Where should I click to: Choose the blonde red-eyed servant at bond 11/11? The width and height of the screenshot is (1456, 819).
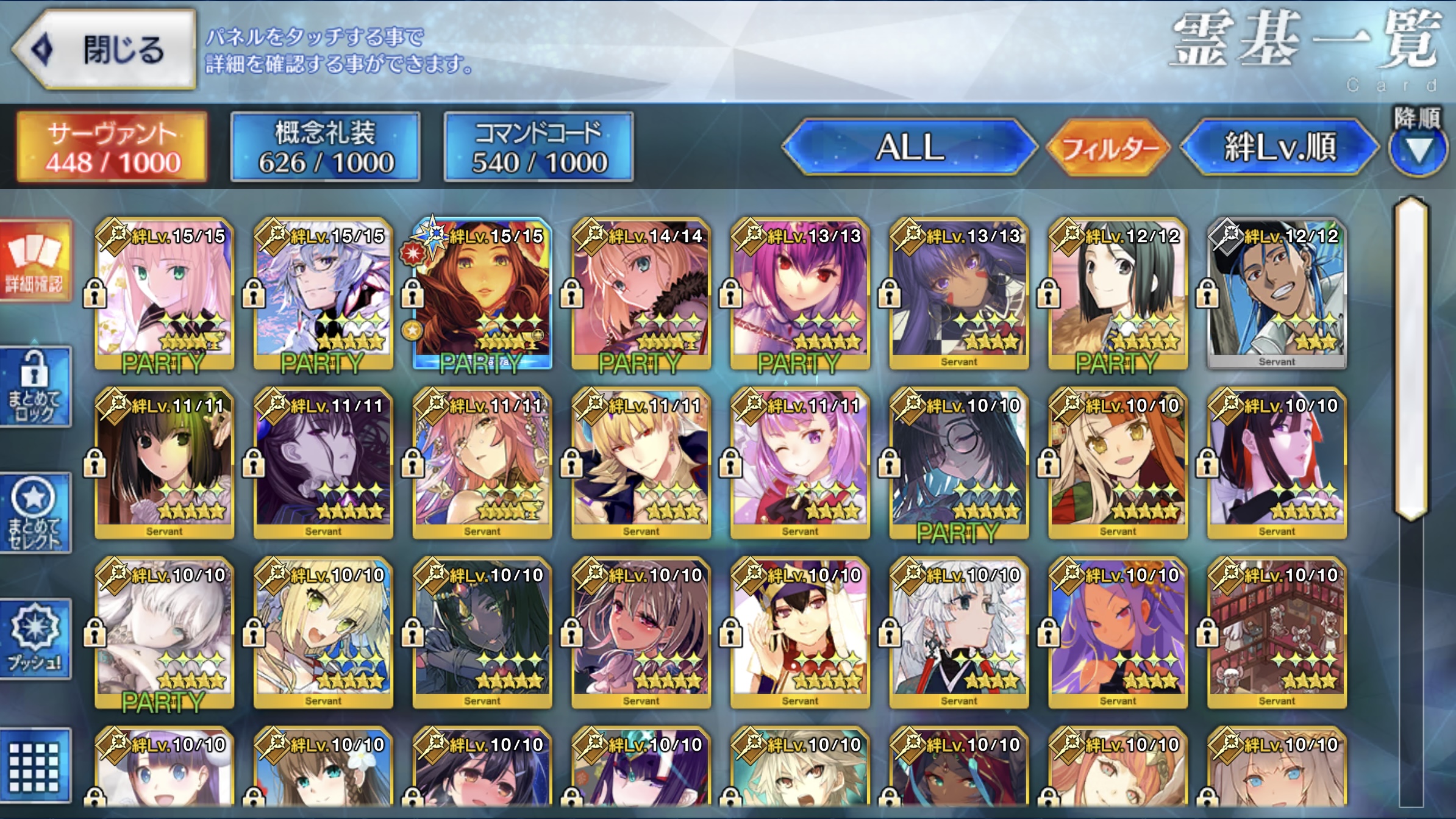point(641,462)
